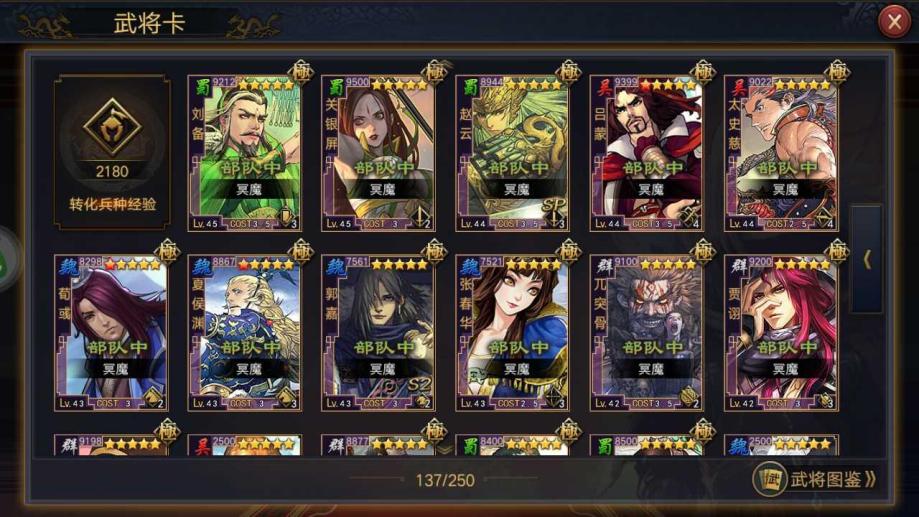
Task: Select the Xiahou Yuan (夏侯渊) card
Action: [244, 333]
